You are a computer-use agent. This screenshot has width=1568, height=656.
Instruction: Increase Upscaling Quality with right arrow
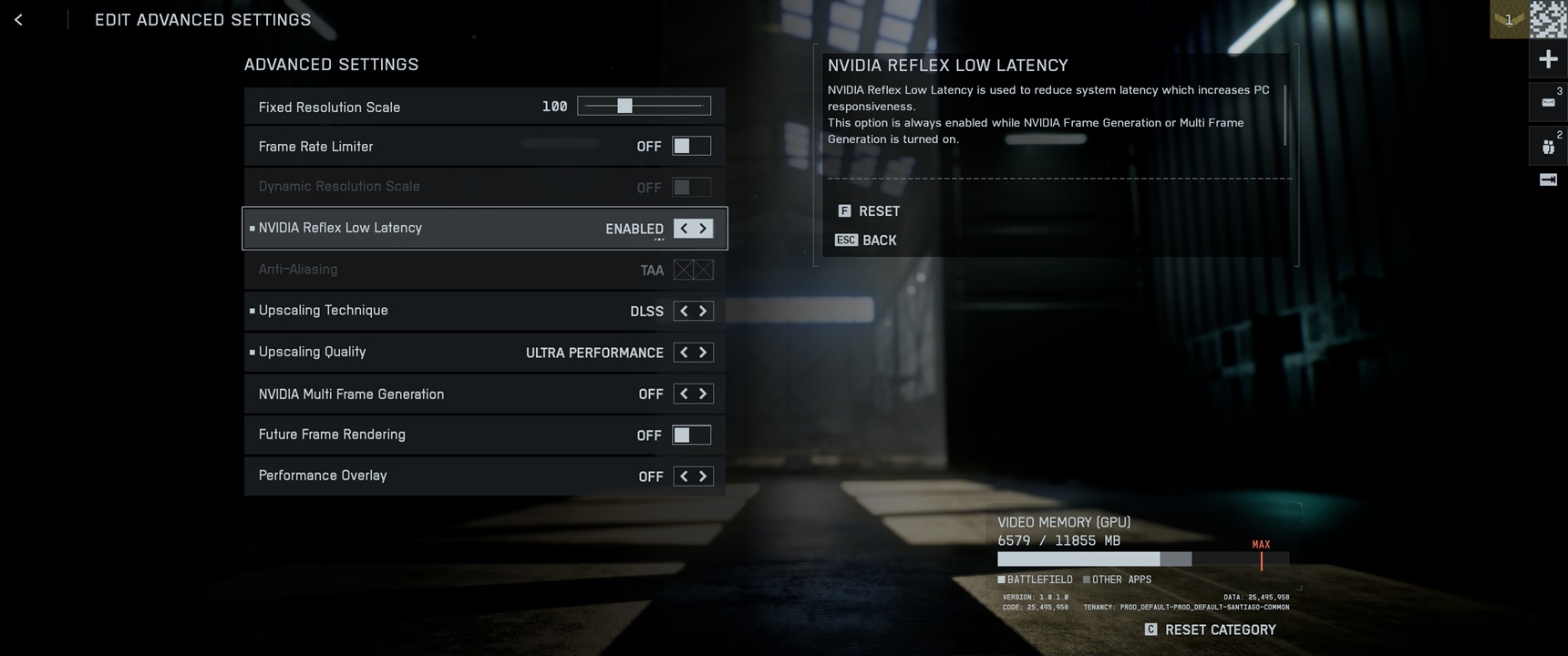click(x=703, y=353)
